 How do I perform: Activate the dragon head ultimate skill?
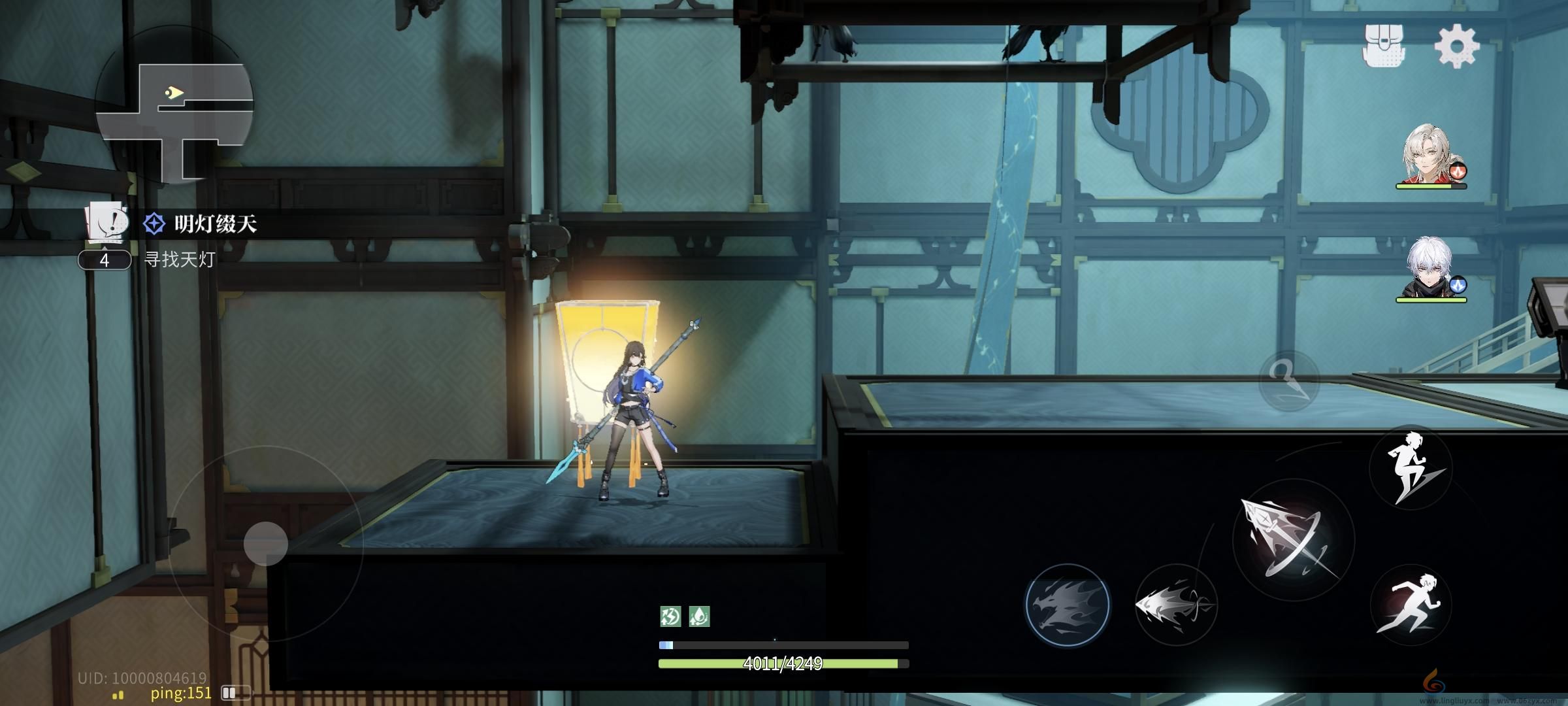click(1067, 605)
